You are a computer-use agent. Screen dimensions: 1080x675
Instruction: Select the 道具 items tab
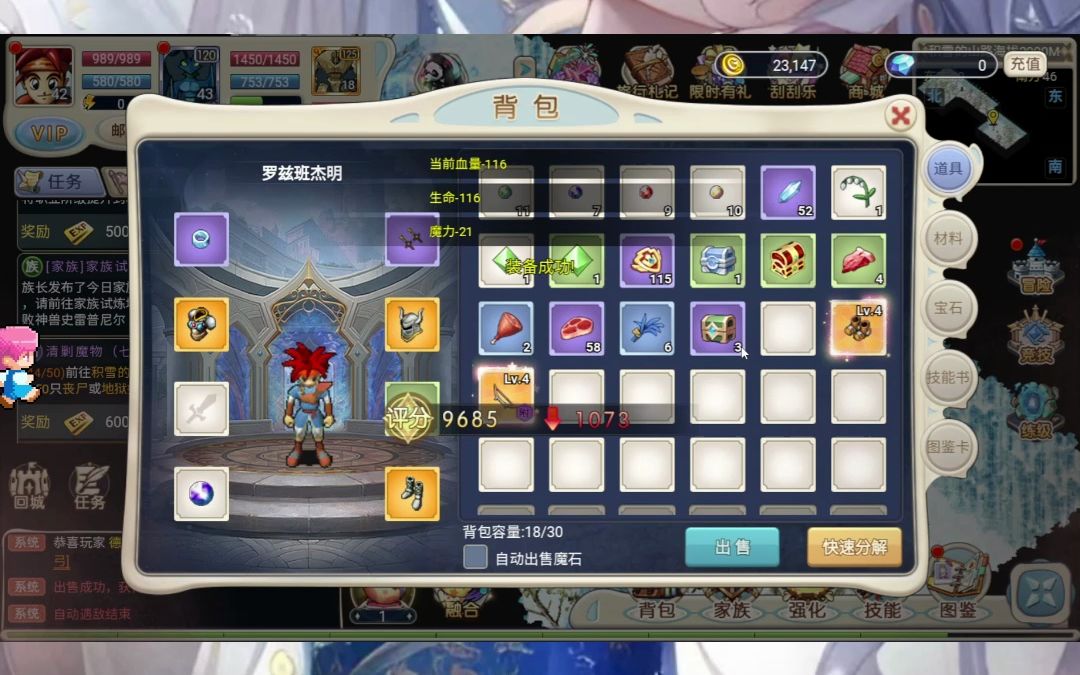(947, 169)
